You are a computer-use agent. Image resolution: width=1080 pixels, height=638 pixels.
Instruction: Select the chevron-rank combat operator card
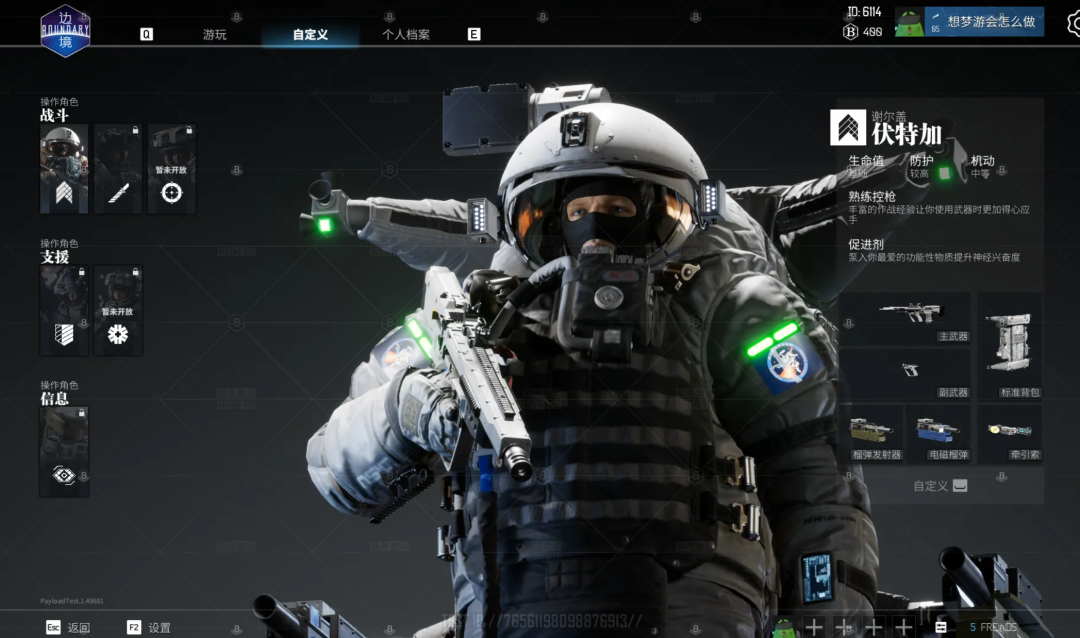pyautogui.click(x=64, y=168)
